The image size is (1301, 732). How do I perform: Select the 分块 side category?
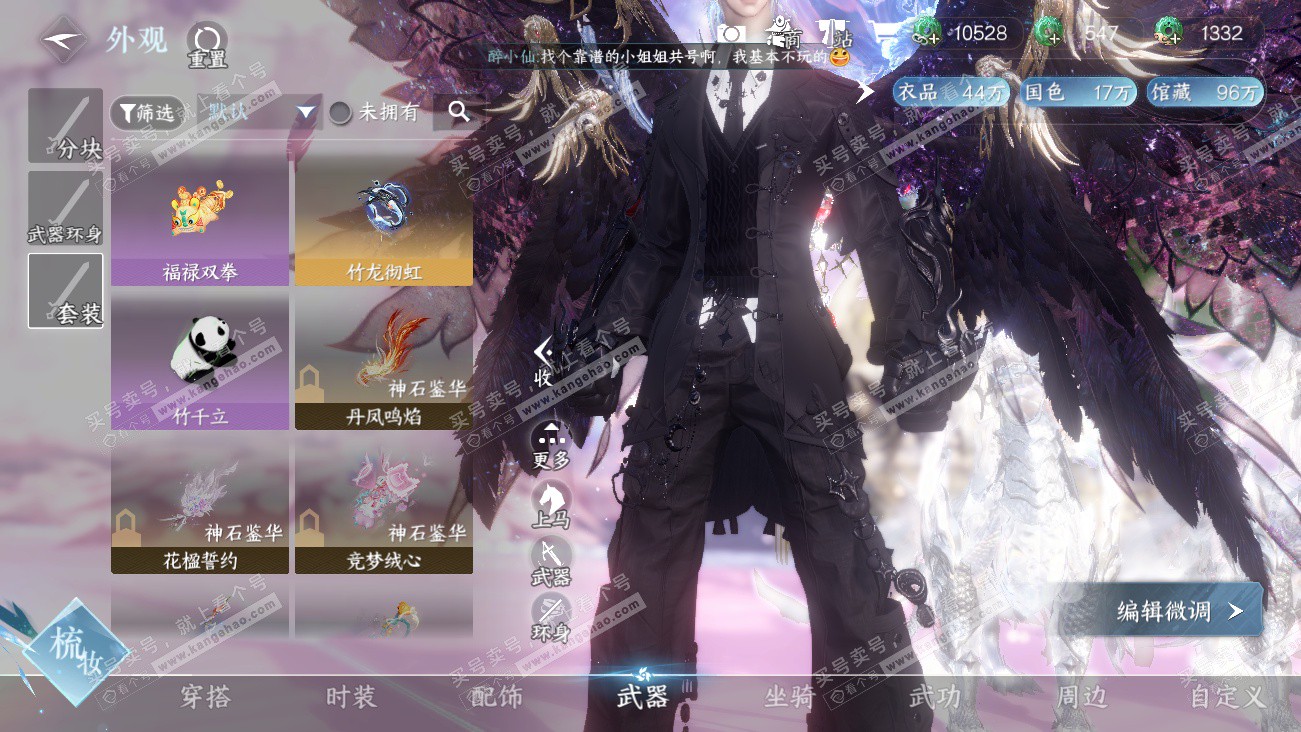66,126
